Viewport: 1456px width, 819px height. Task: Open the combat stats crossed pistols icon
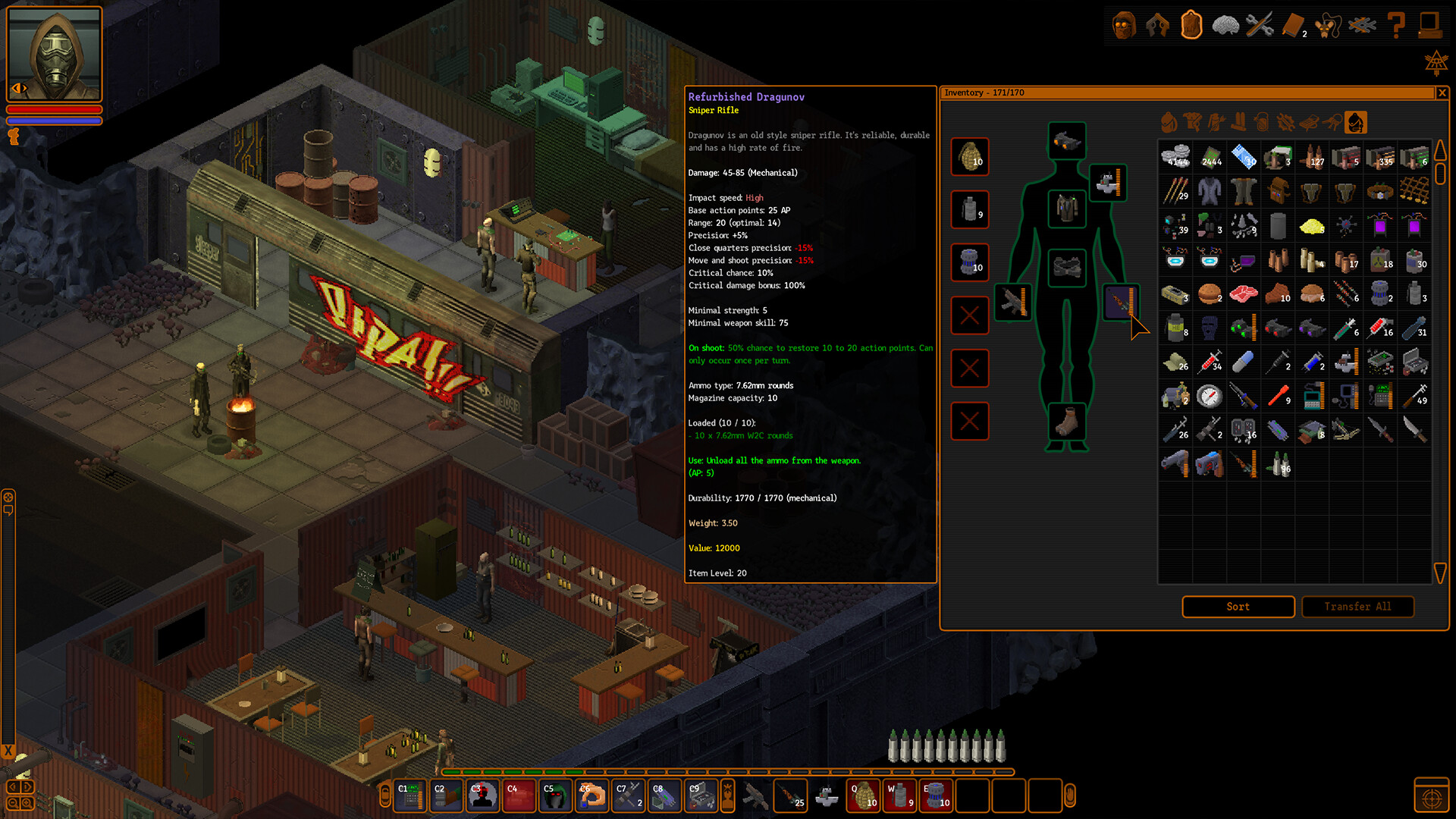pos(1157,26)
